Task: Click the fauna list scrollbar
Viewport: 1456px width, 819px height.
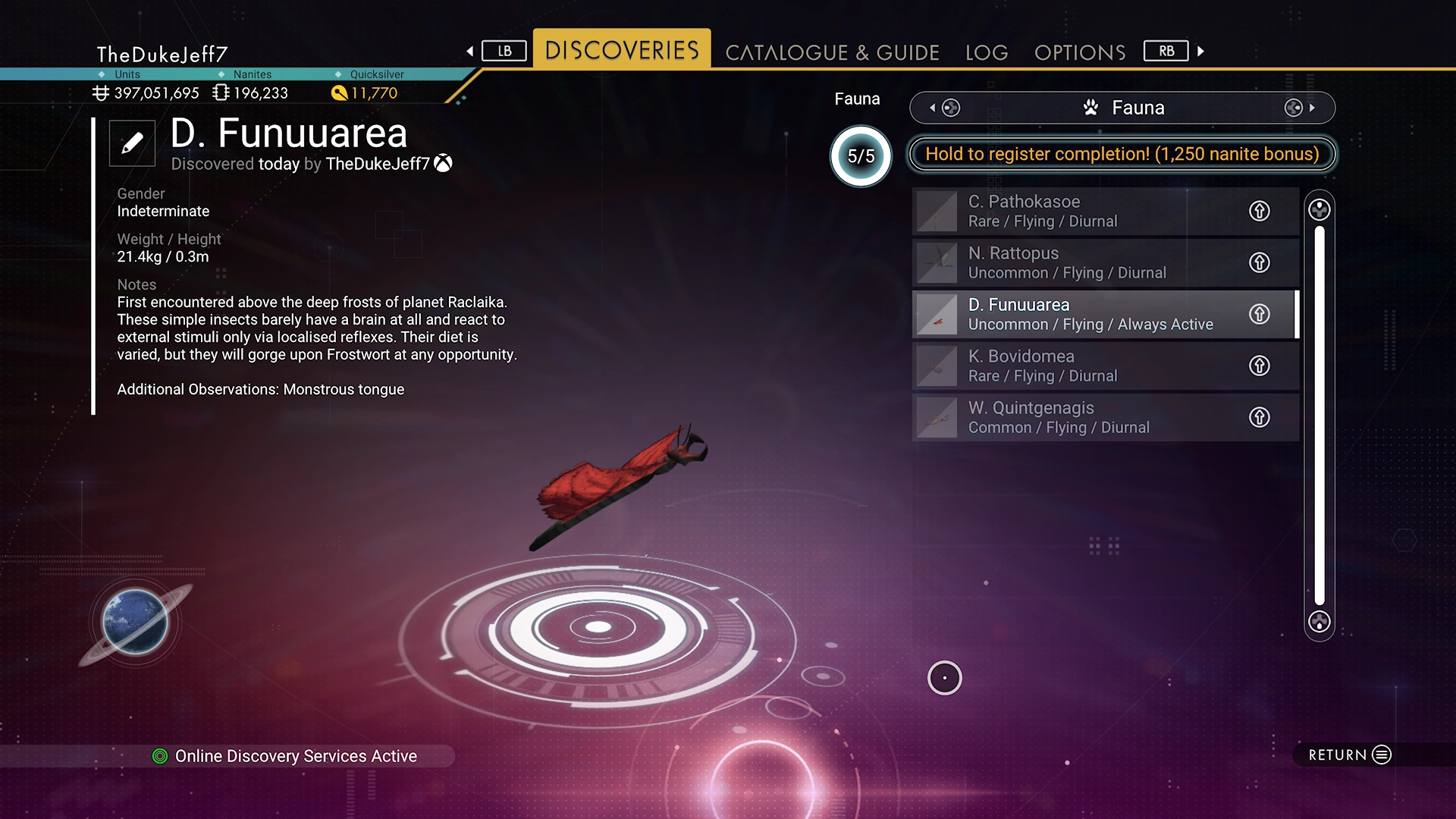Action: point(1319,415)
